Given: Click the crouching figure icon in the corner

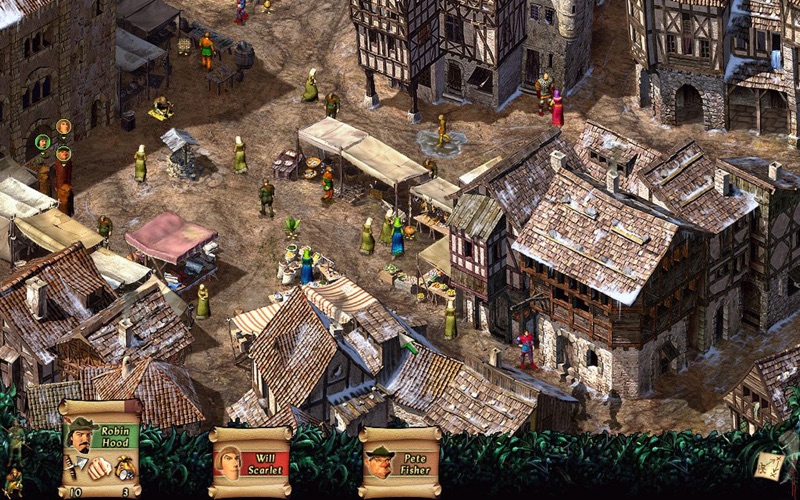Looking at the screenshot, I should pos(13,480).
